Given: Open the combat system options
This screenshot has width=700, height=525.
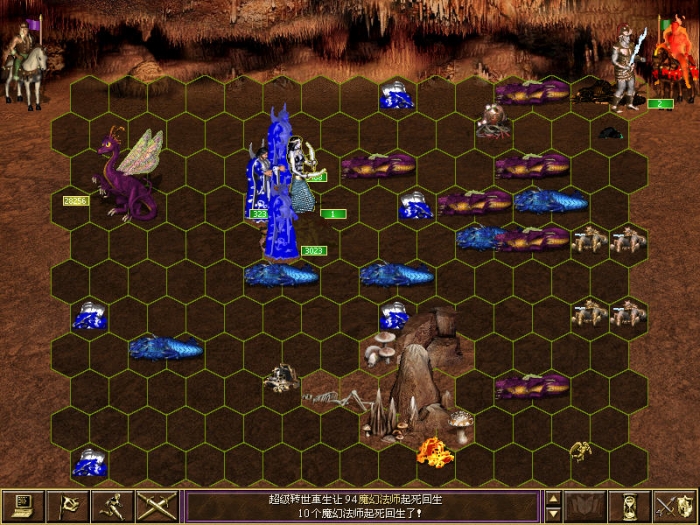Looking at the screenshot, I should pyautogui.click(x=22, y=506).
